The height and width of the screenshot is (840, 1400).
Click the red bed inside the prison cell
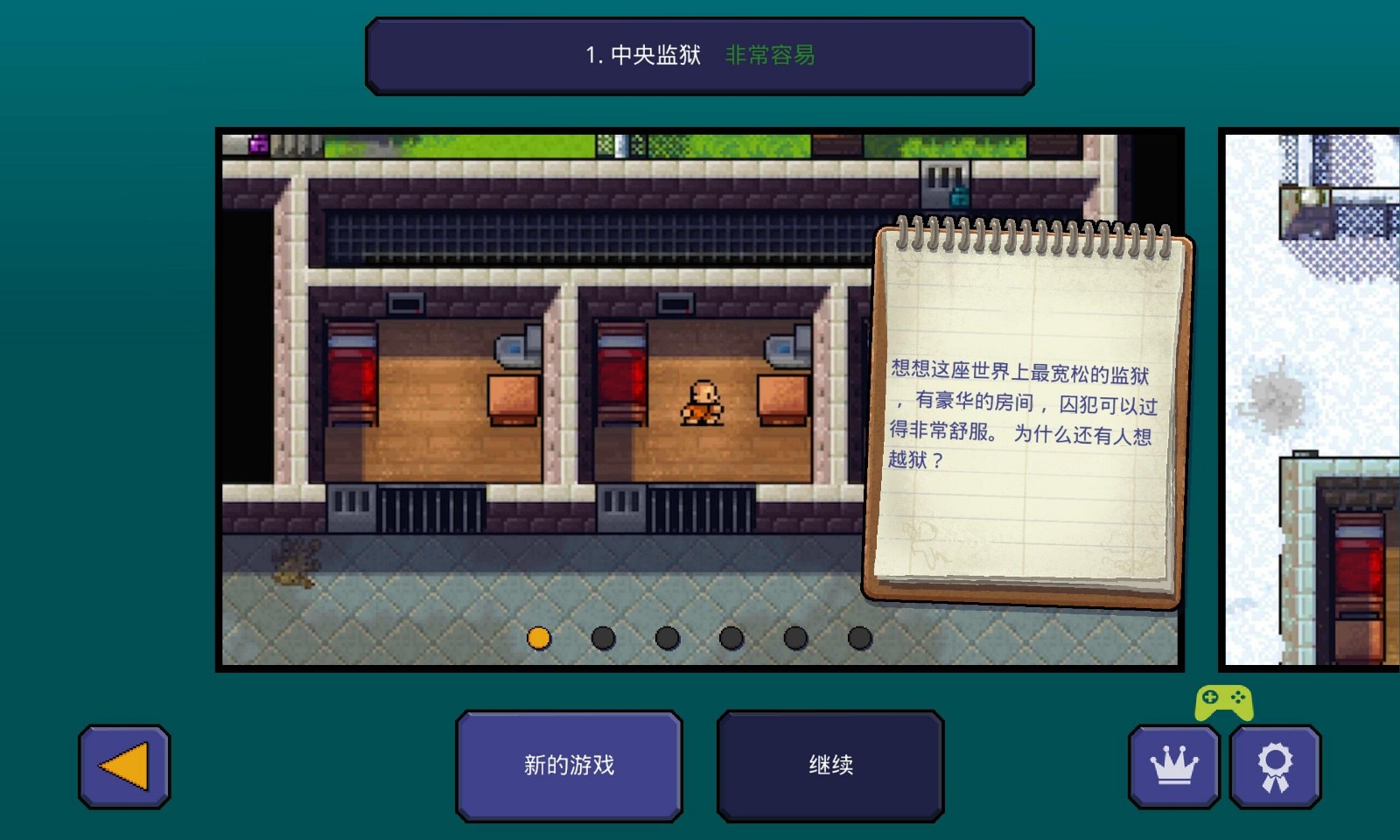(353, 376)
